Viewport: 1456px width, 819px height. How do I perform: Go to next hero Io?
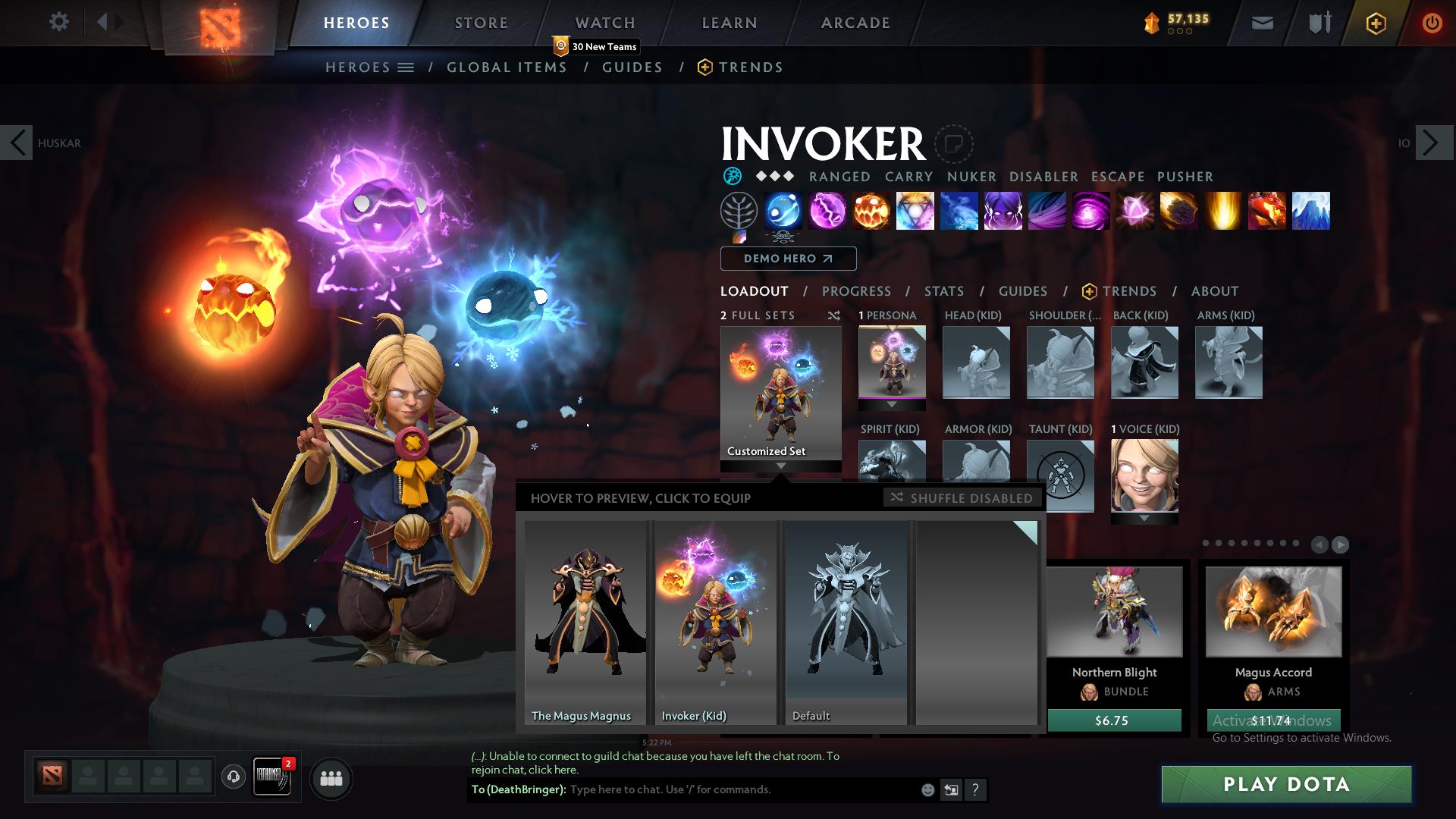point(1430,143)
